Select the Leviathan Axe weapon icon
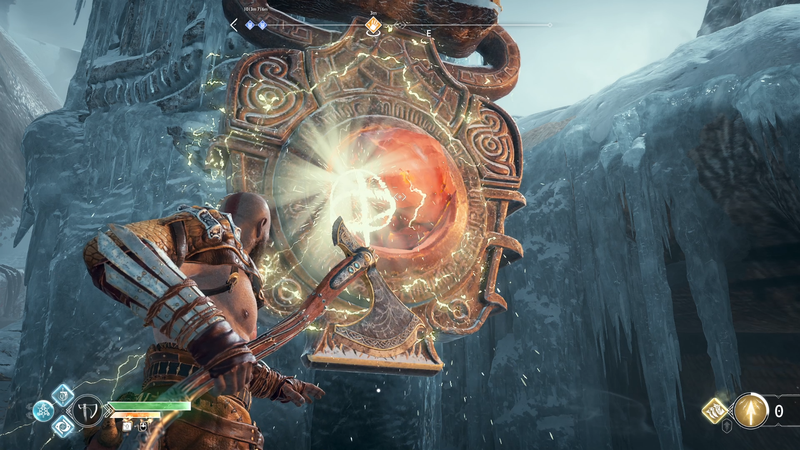This screenshot has width=800, height=450. coord(88,411)
